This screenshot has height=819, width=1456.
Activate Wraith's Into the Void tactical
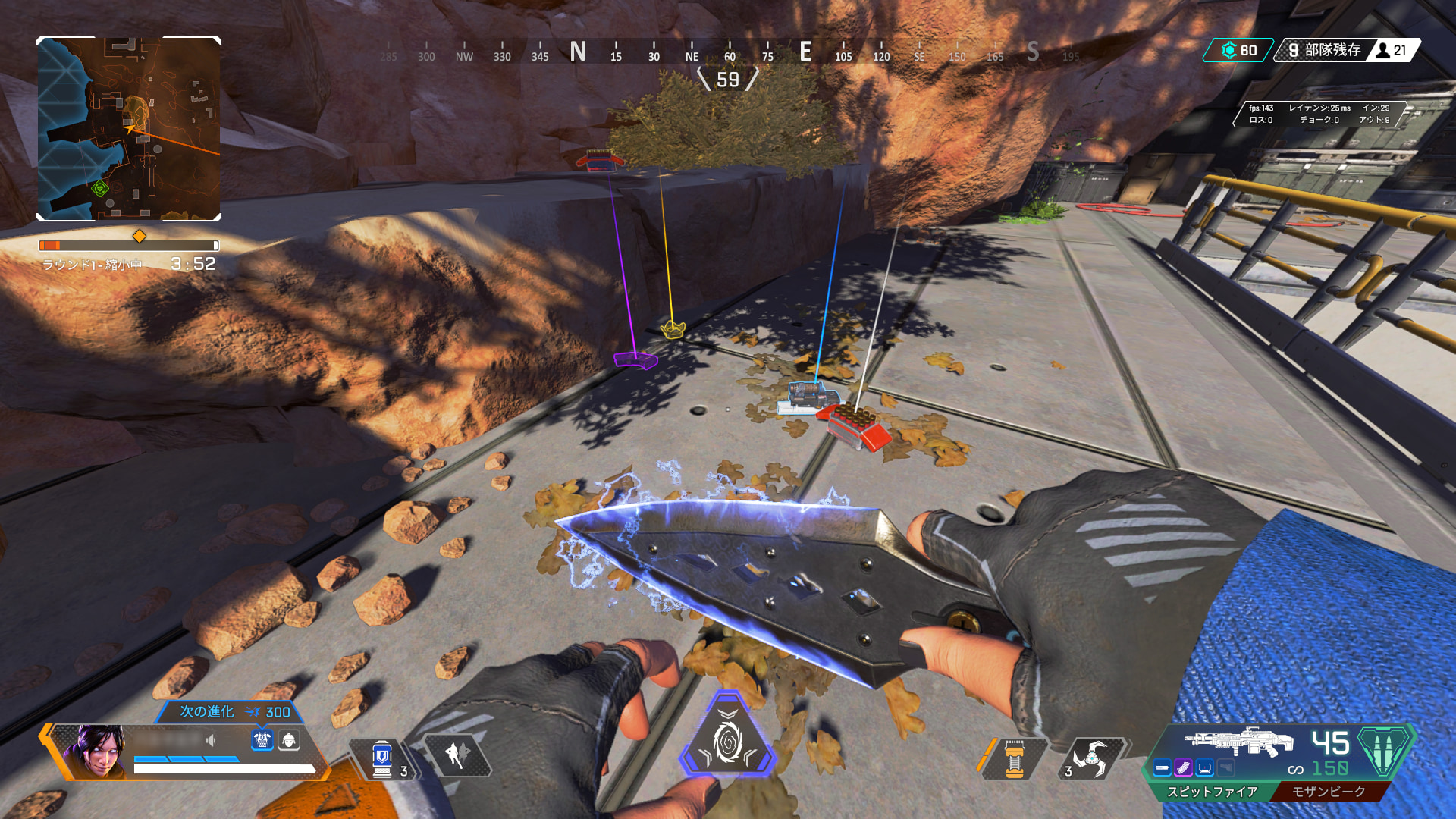457,755
